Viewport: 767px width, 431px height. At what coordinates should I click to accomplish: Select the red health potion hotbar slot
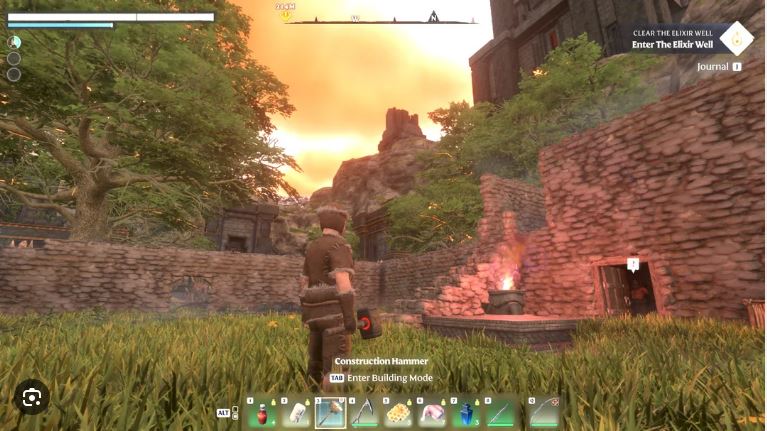coord(262,412)
